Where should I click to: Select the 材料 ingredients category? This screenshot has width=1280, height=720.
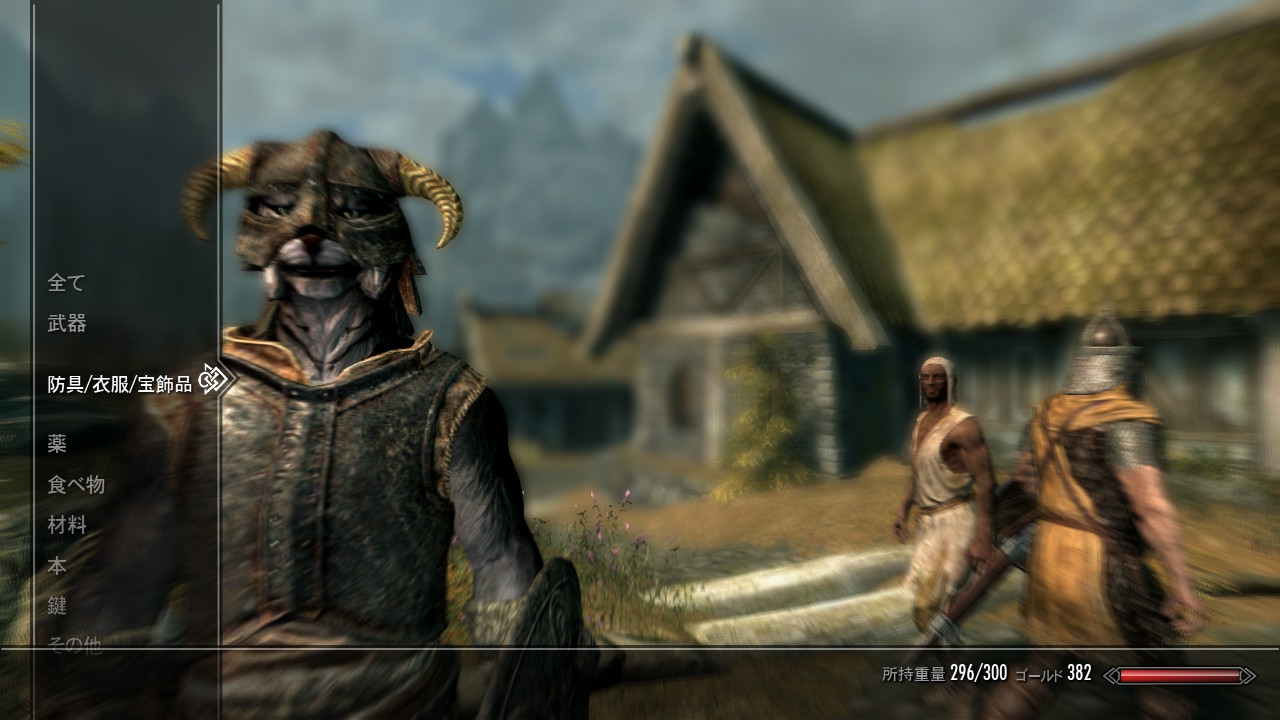(x=67, y=525)
